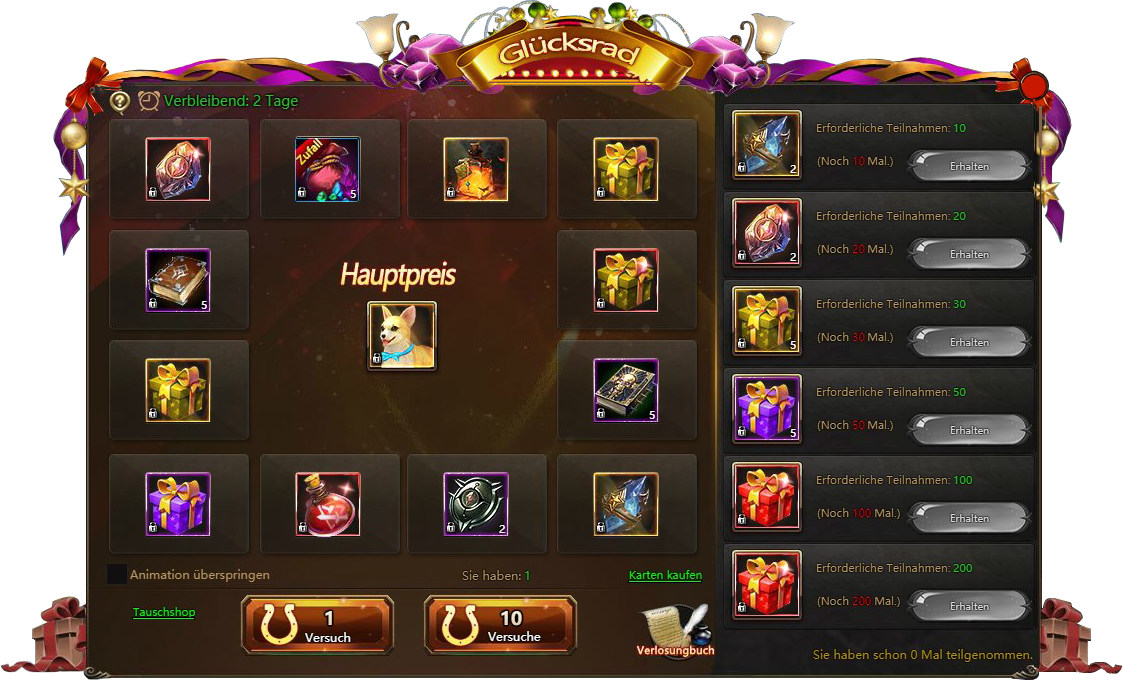
Task: Click the Karten kaufen link
Action: pyautogui.click(x=665, y=575)
